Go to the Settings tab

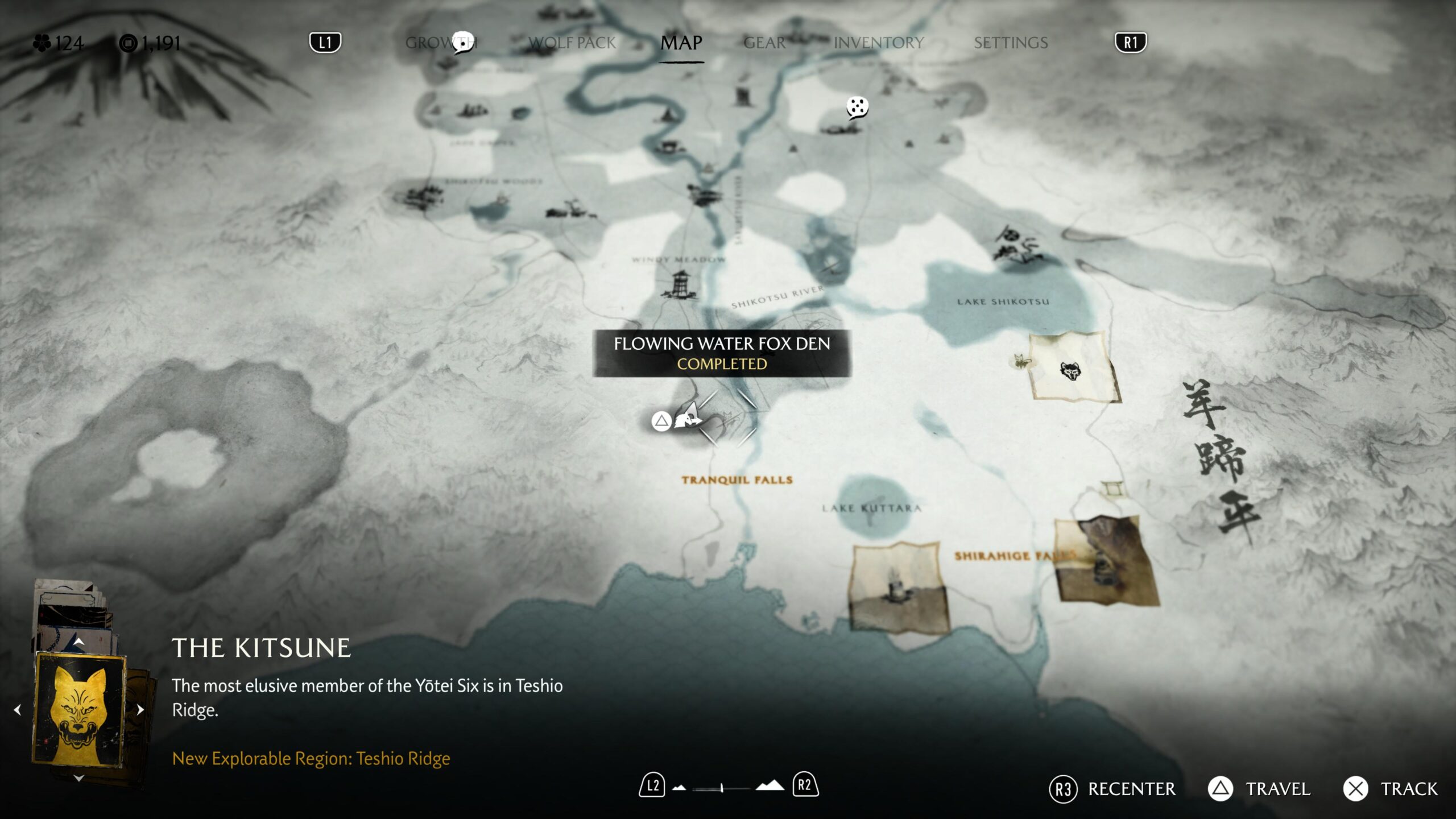coord(1010,43)
